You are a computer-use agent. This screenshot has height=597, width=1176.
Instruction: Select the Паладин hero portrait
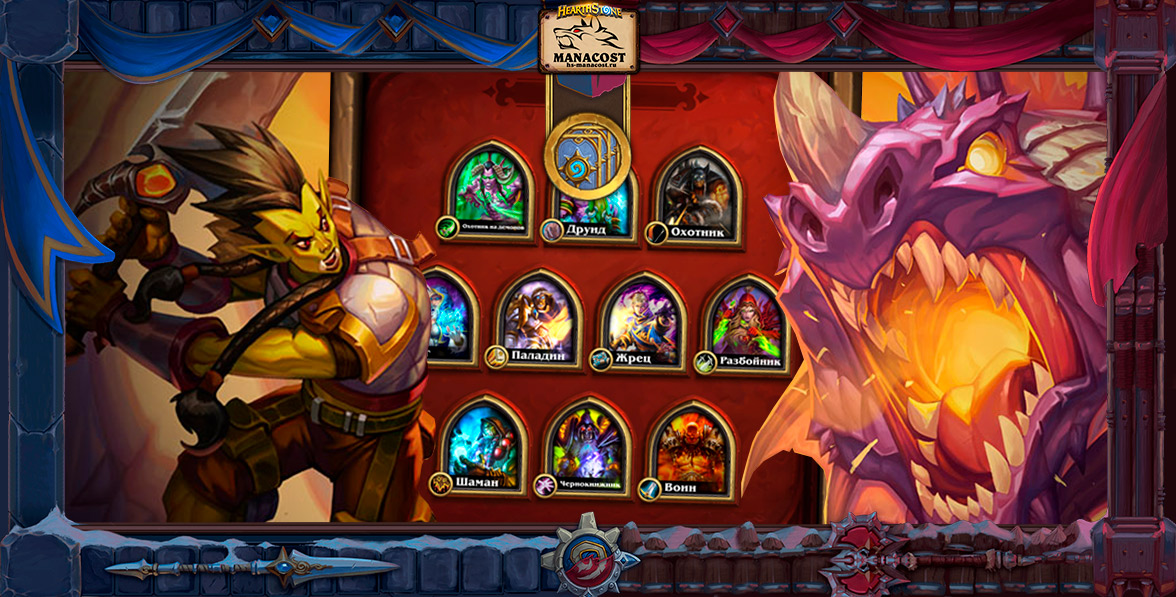538,318
